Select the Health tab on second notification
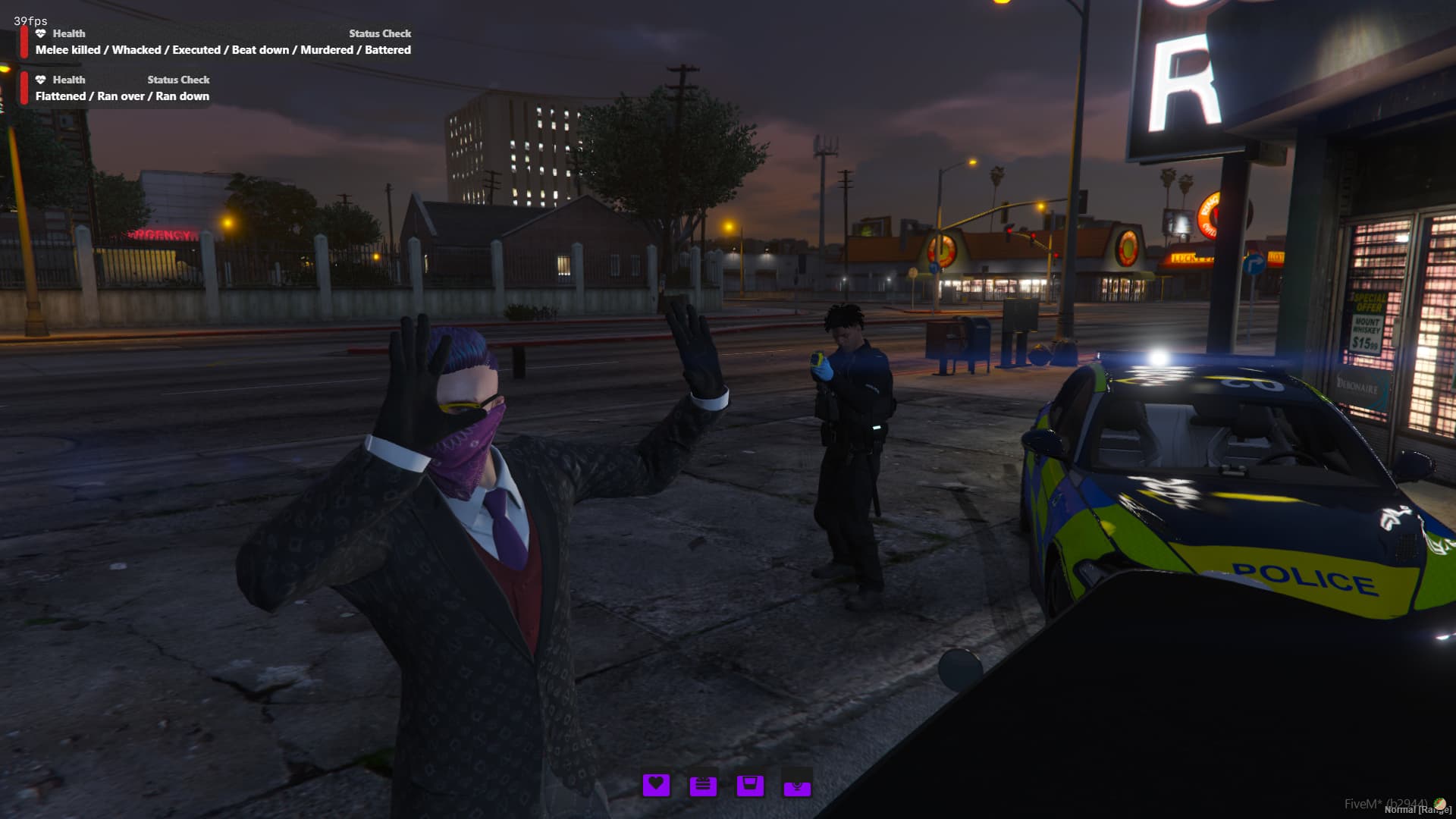The image size is (1456, 819). pyautogui.click(x=69, y=80)
